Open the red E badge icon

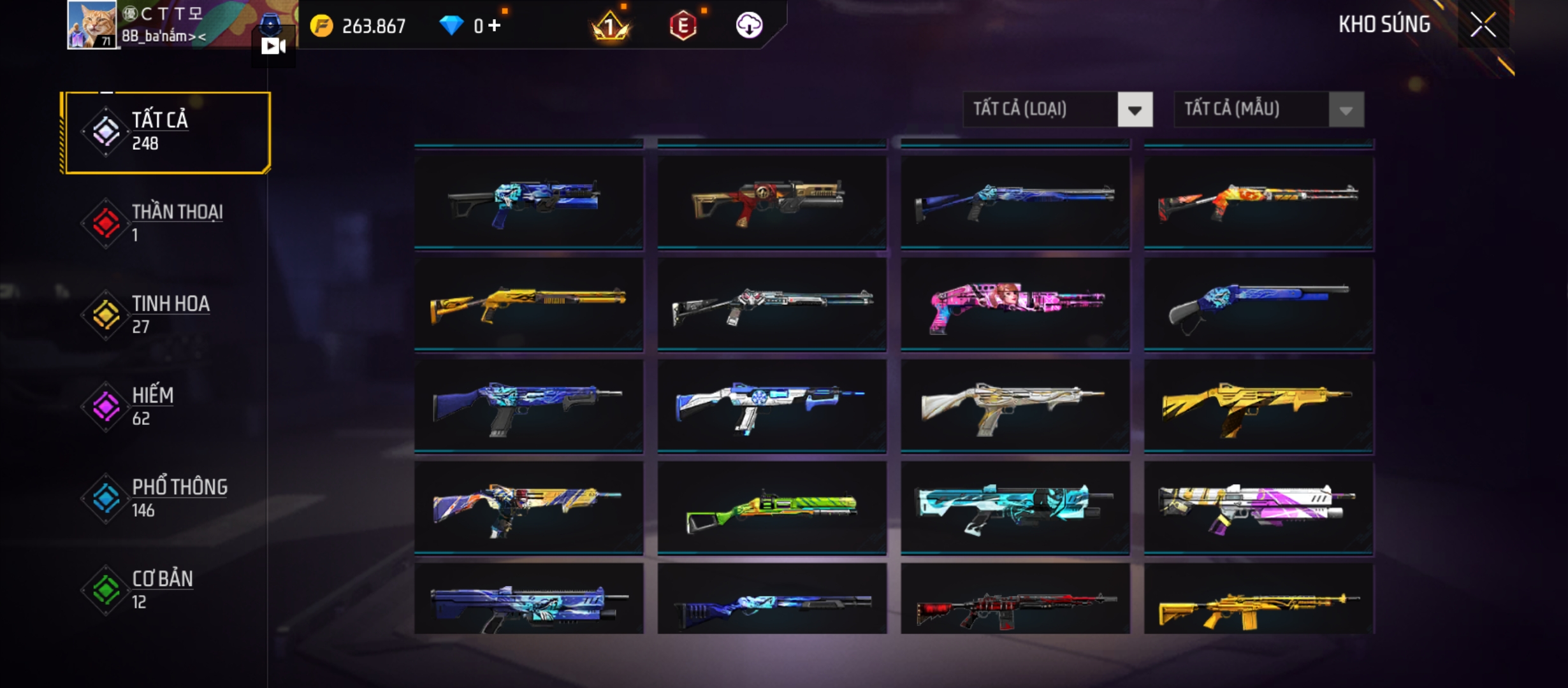pos(683,25)
